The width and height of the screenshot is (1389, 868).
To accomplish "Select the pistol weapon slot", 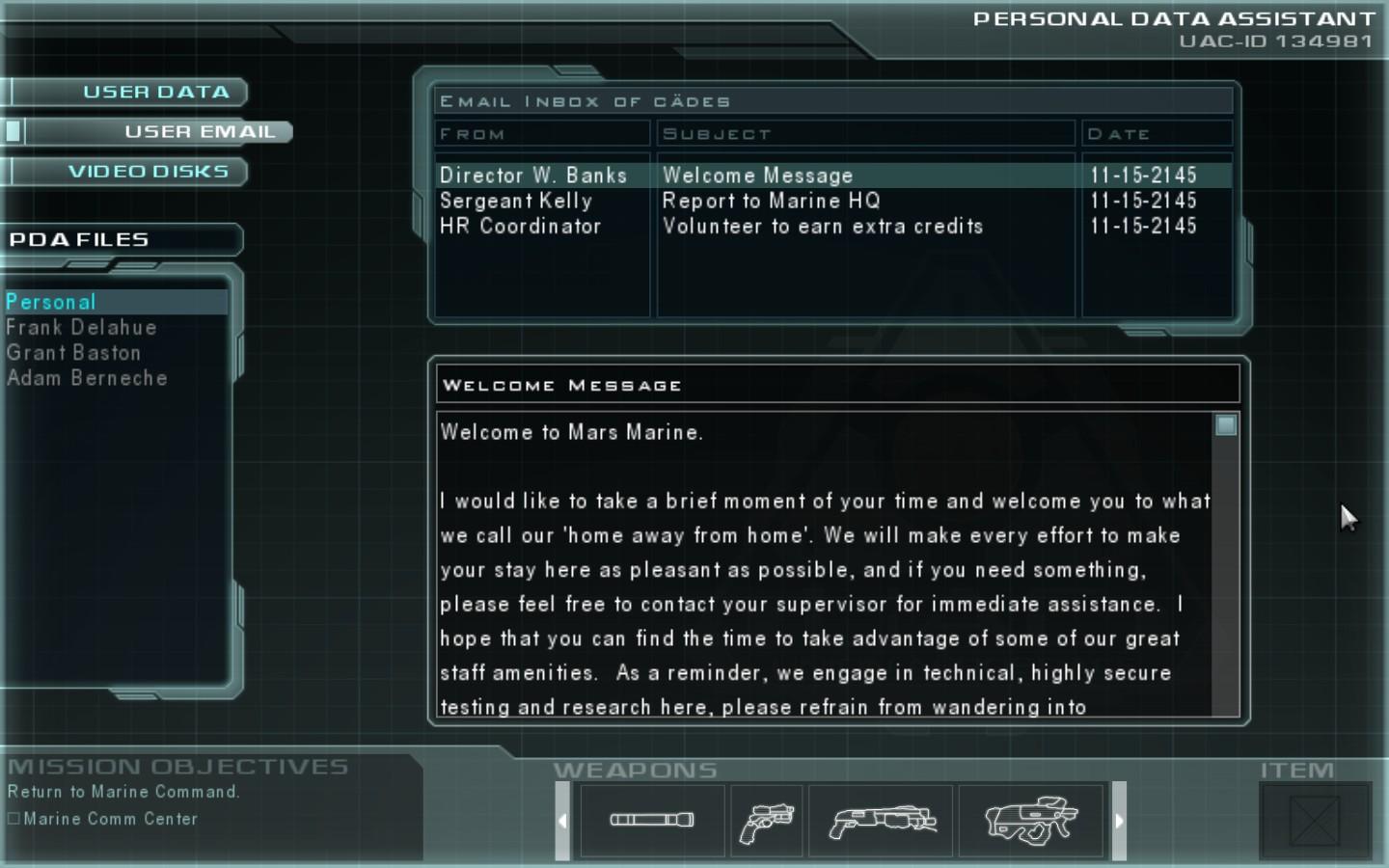I will click(x=767, y=822).
